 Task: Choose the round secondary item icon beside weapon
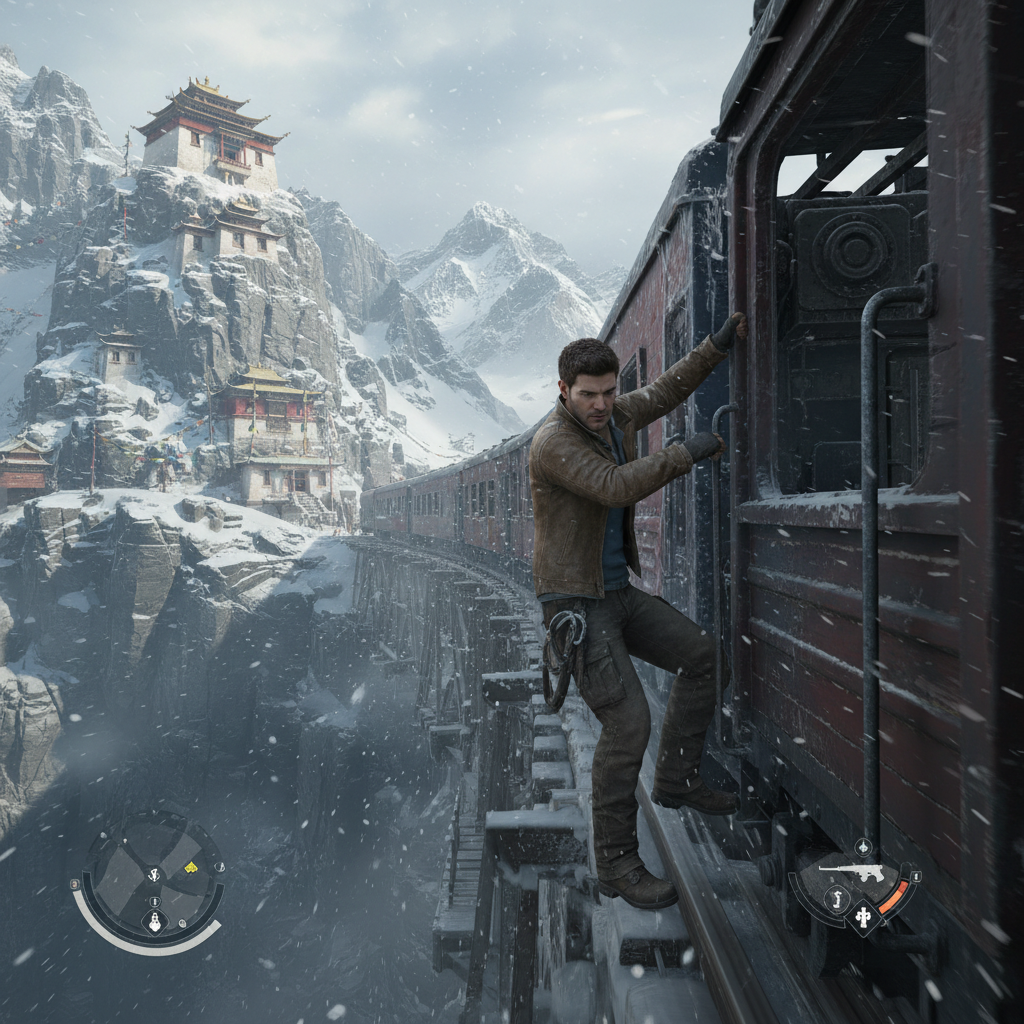(837, 899)
